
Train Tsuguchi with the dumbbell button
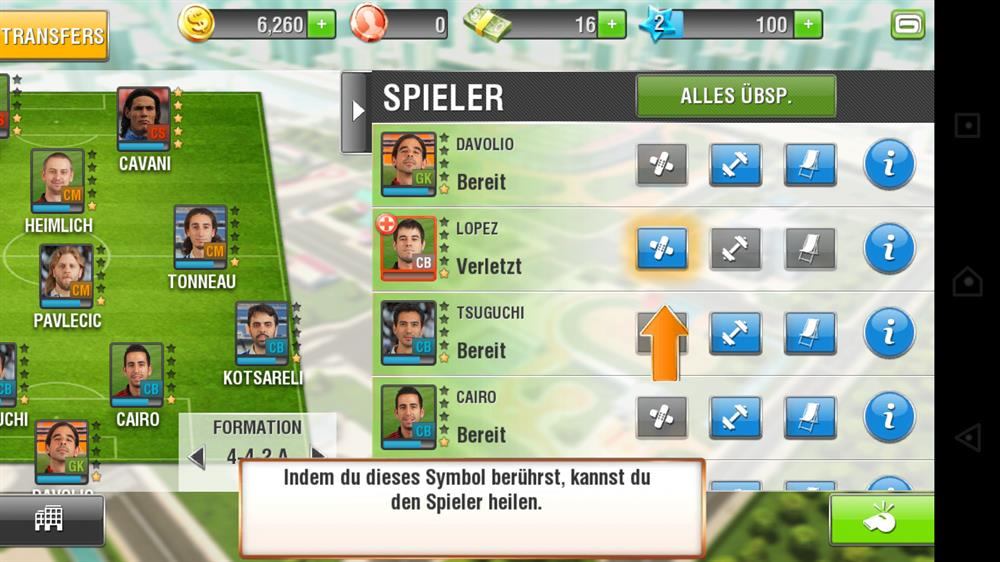point(736,333)
